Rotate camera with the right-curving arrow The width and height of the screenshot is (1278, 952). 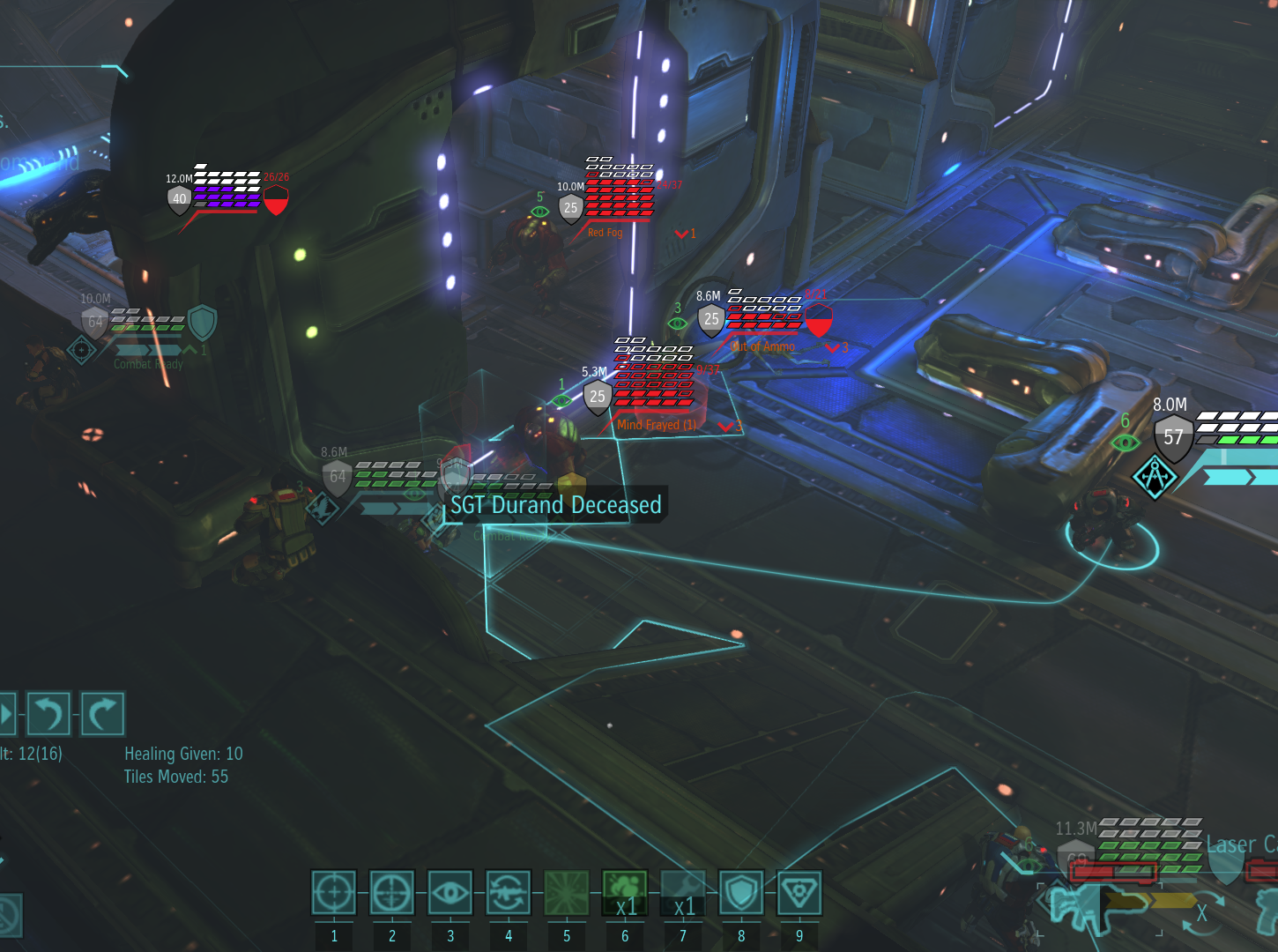point(103,713)
